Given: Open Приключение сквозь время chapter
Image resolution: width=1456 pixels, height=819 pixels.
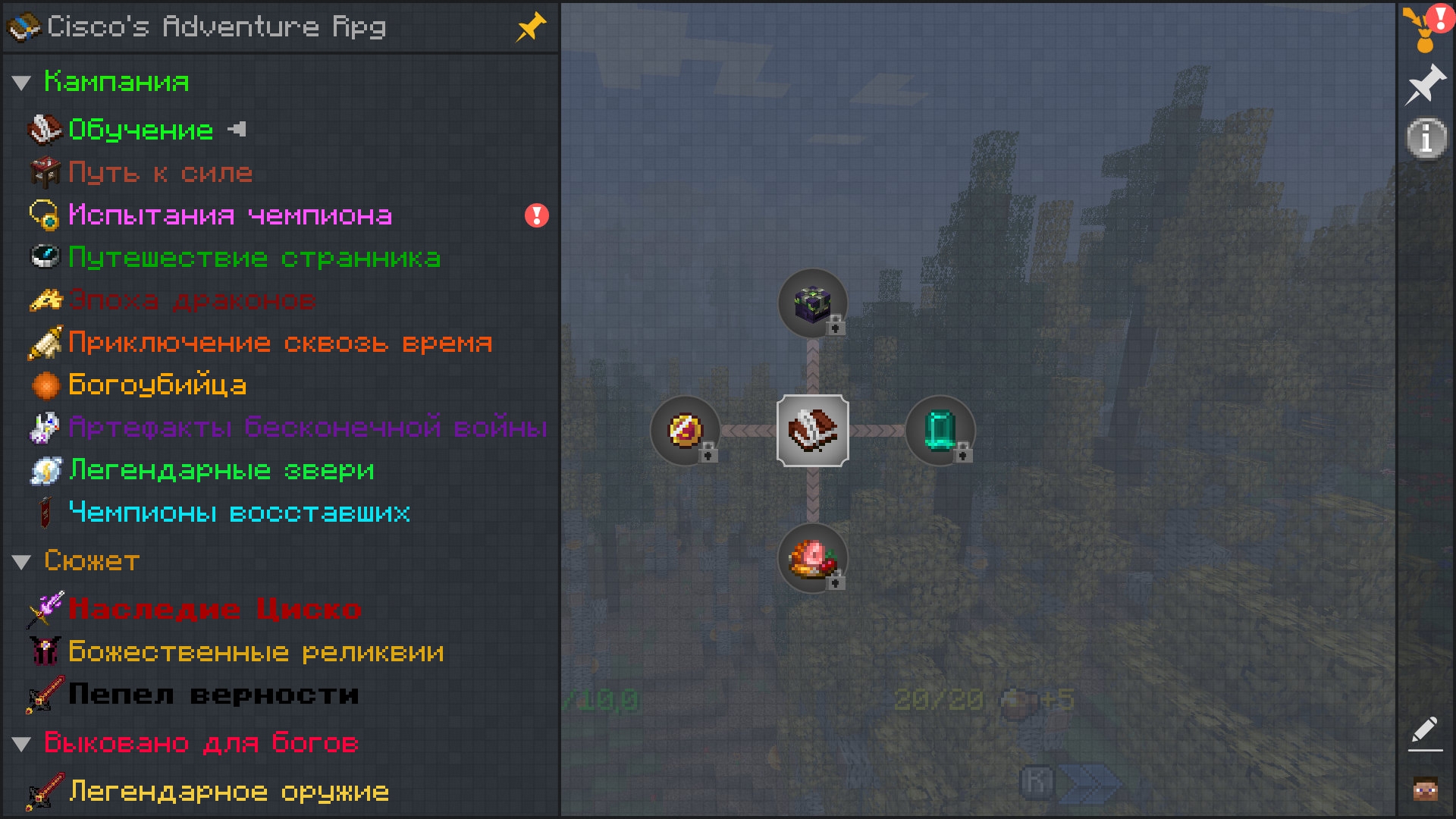Looking at the screenshot, I should point(280,343).
